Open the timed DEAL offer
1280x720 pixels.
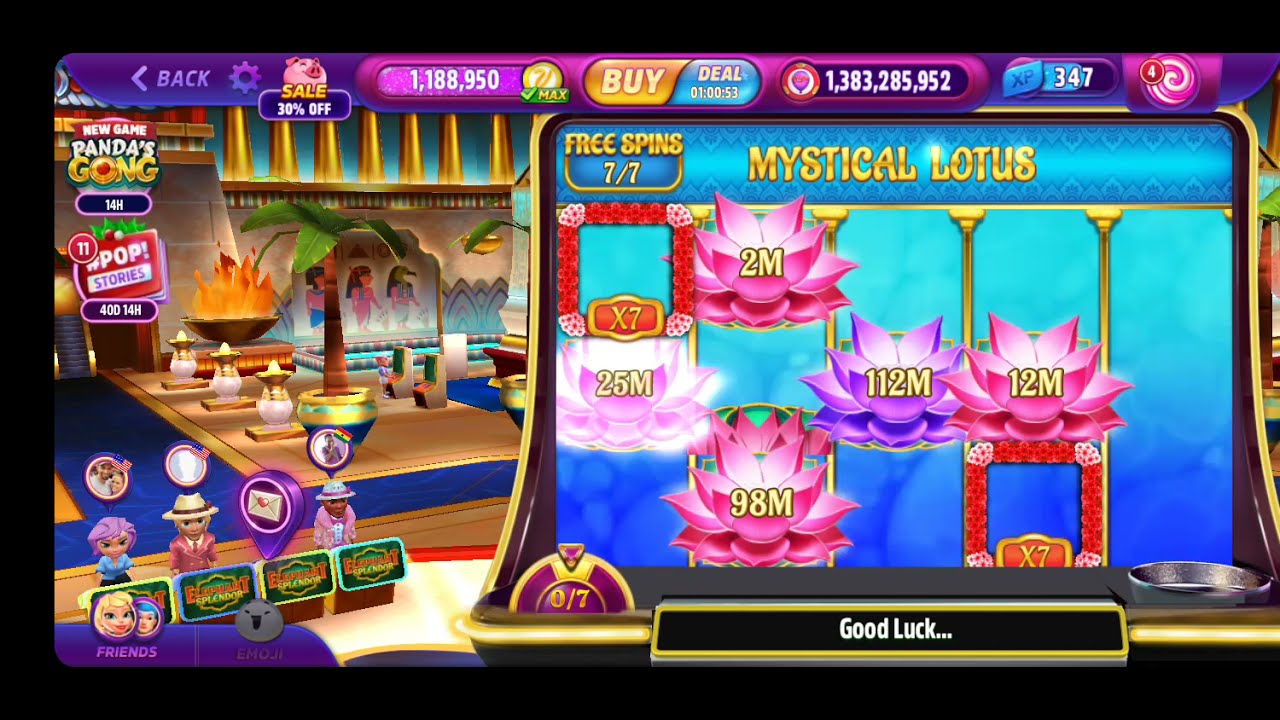718,82
